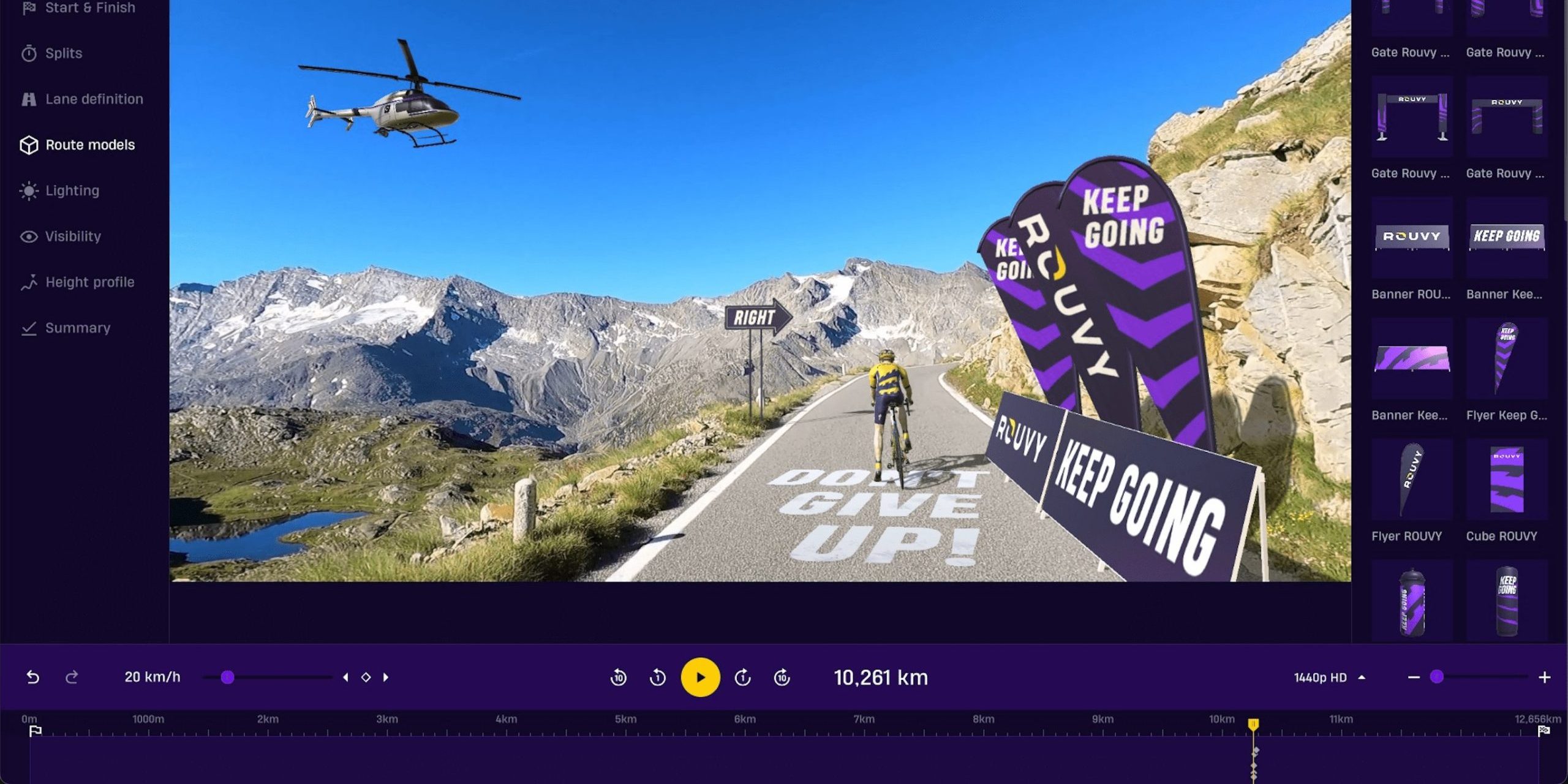Open the Height profile view
Viewport: 1568px width, 784px height.
click(x=89, y=282)
